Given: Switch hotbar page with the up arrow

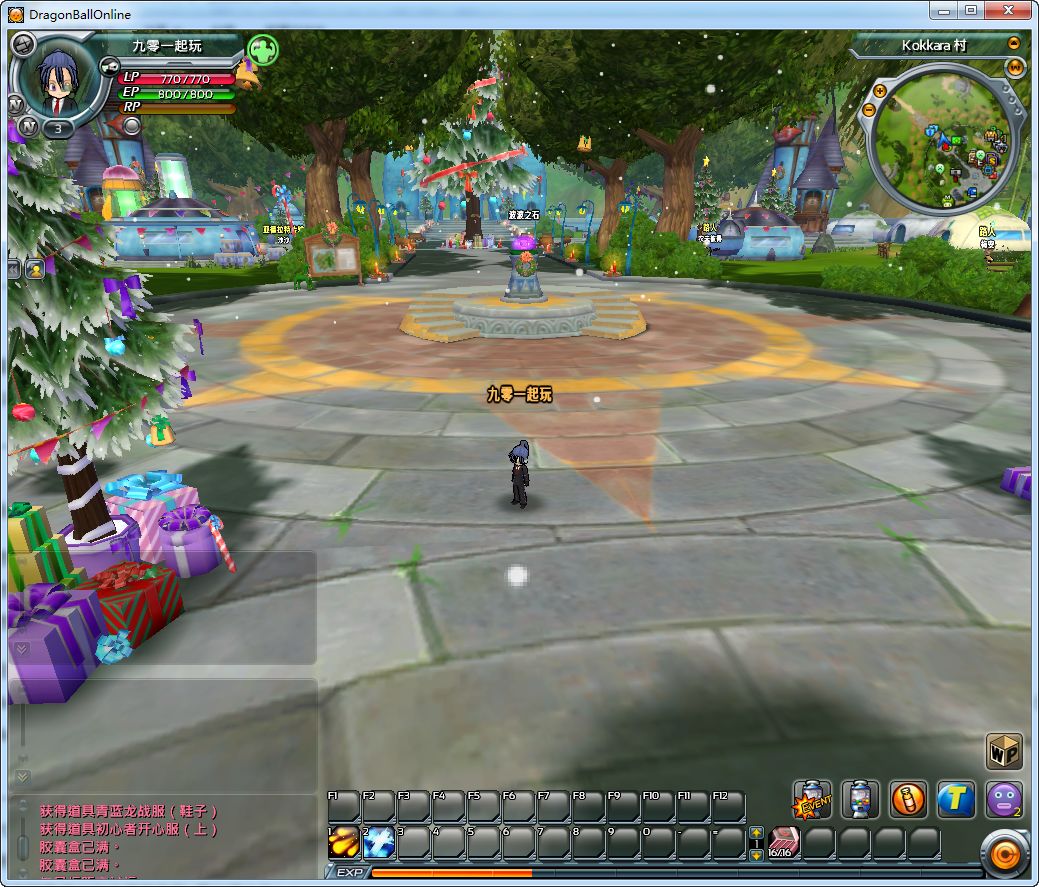Looking at the screenshot, I should (x=757, y=833).
